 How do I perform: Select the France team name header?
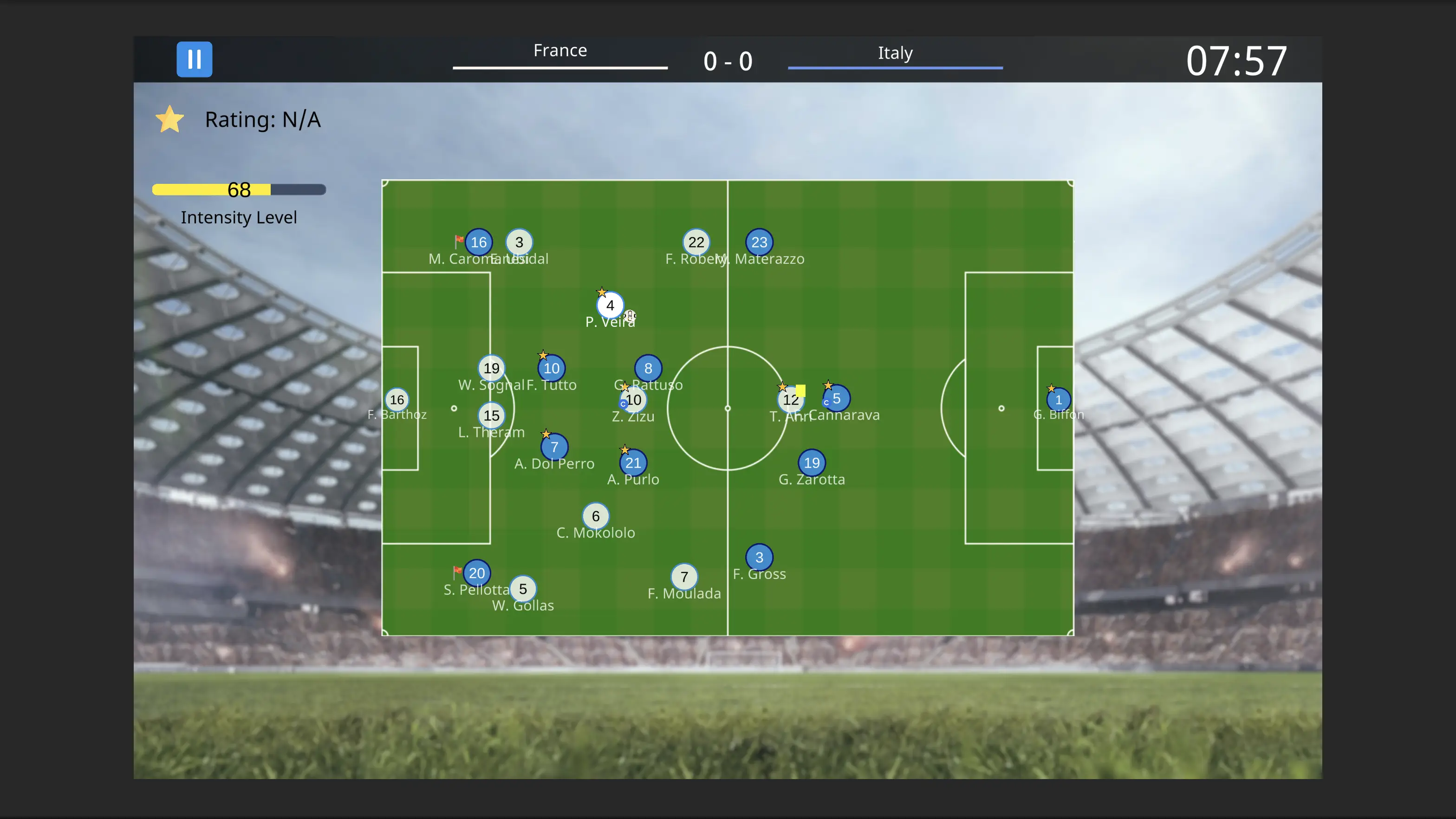(559, 51)
